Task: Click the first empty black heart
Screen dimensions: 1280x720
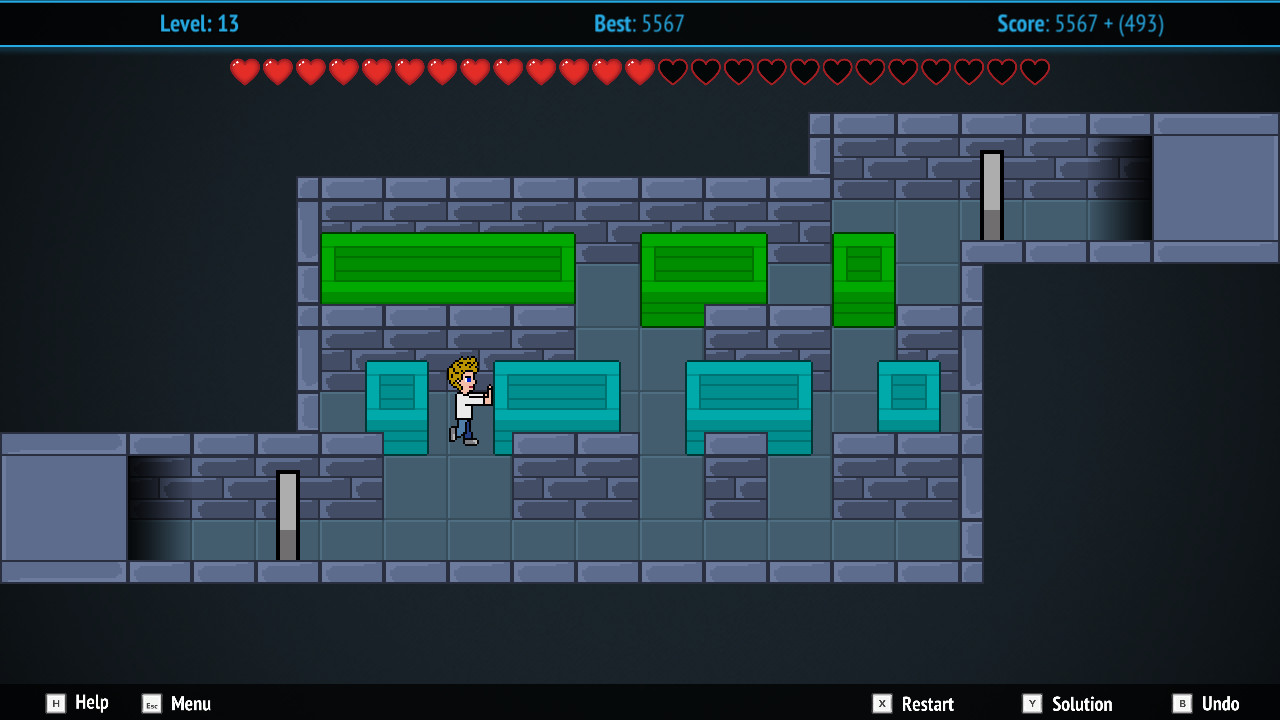Action: point(671,71)
